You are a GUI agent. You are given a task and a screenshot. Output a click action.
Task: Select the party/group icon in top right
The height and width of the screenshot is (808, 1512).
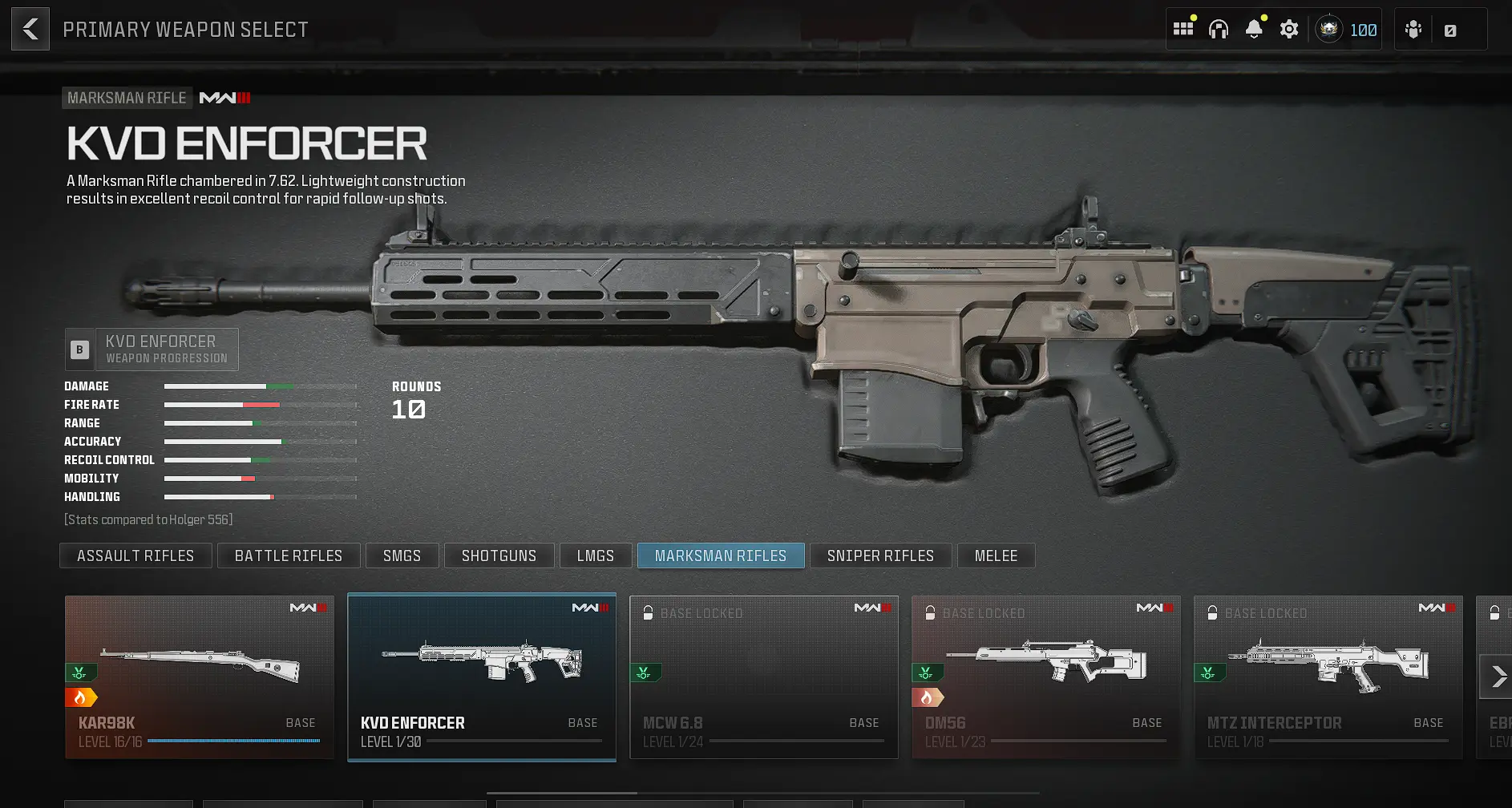click(x=1413, y=28)
